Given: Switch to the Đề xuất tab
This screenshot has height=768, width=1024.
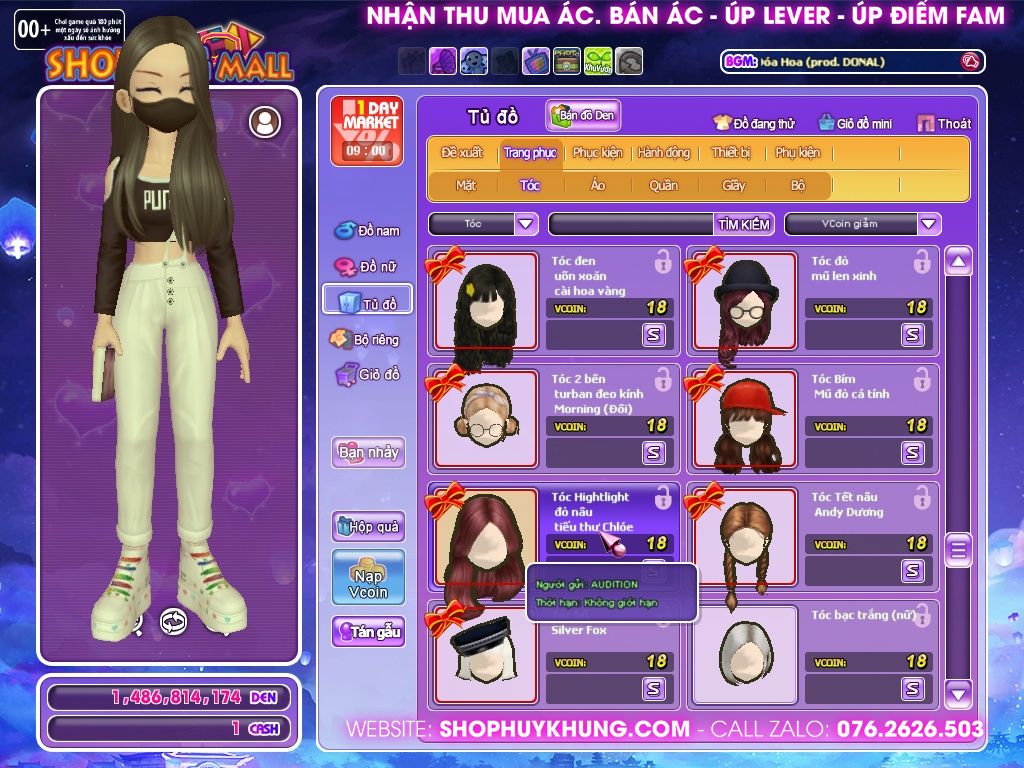Looking at the screenshot, I should [461, 153].
